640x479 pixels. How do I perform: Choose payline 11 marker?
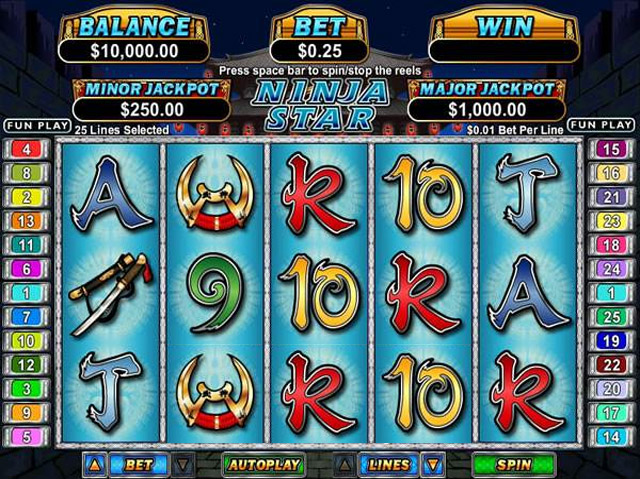click(25, 245)
